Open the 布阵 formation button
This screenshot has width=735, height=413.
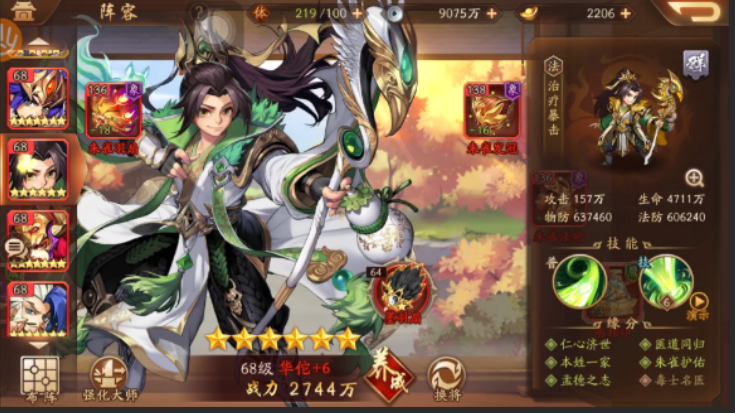point(39,378)
